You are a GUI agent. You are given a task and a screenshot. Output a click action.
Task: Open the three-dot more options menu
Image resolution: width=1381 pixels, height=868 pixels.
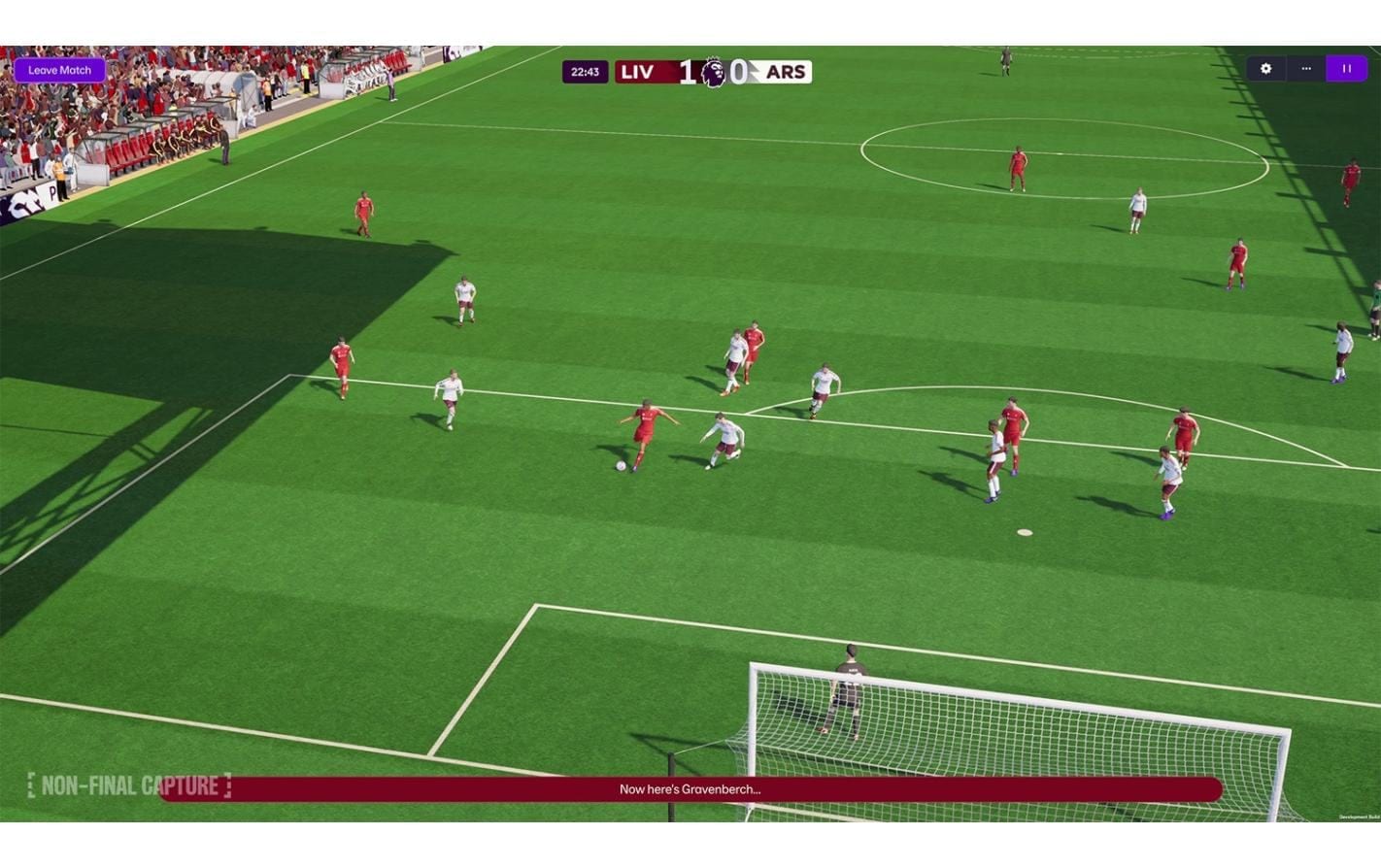click(x=1305, y=69)
